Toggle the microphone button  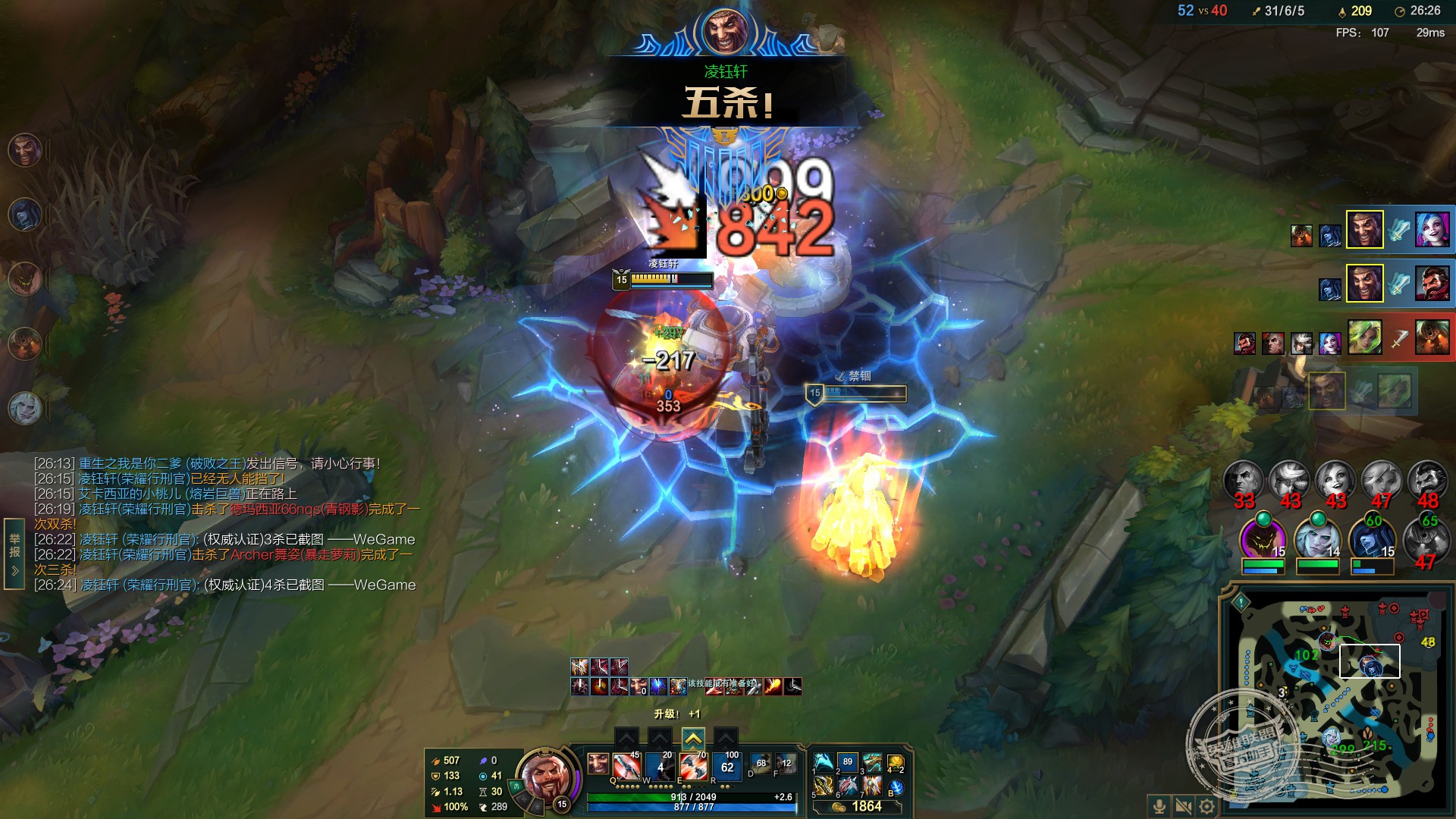pos(1159,805)
